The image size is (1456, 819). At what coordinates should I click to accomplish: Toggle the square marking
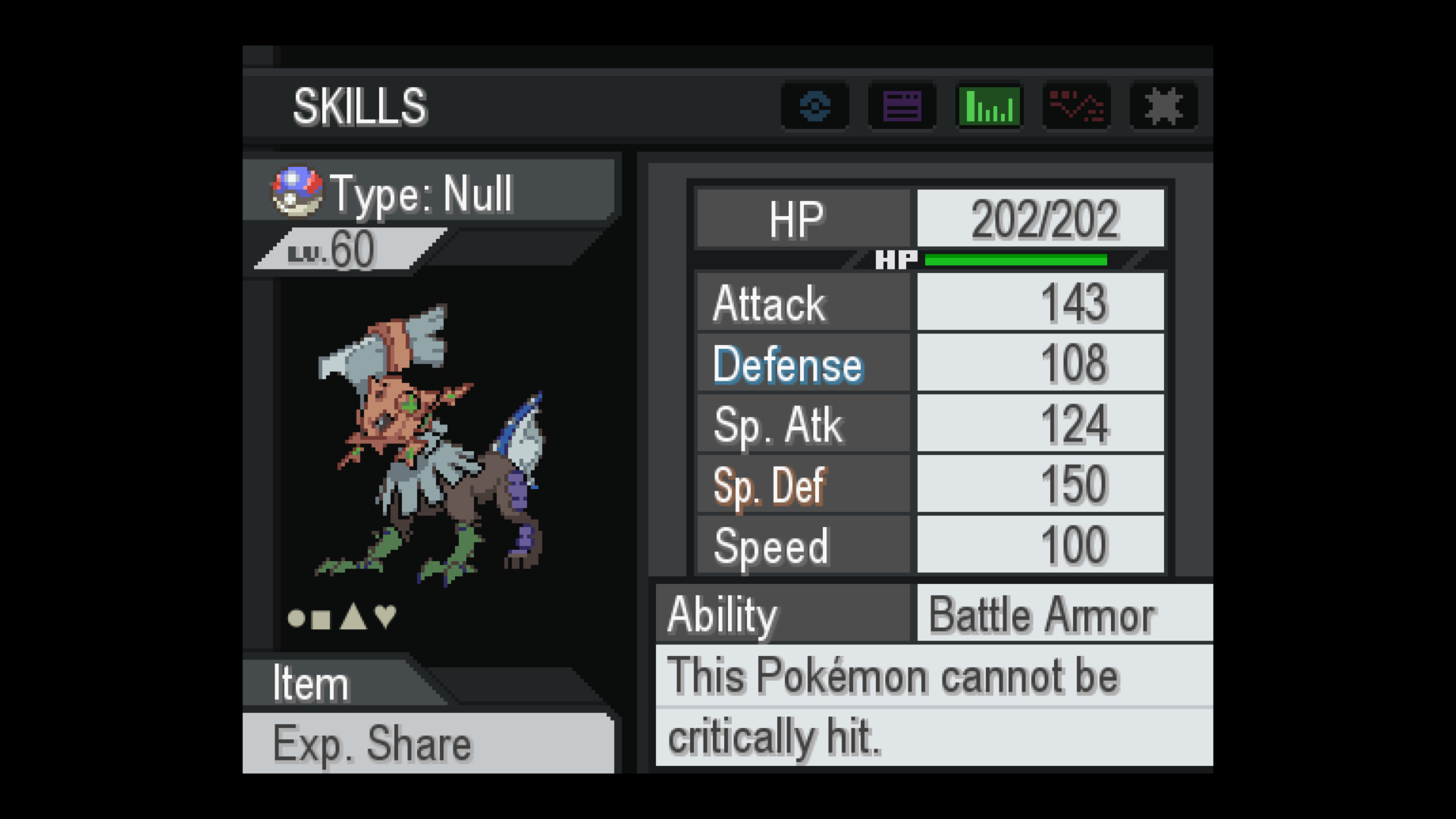pos(322,620)
